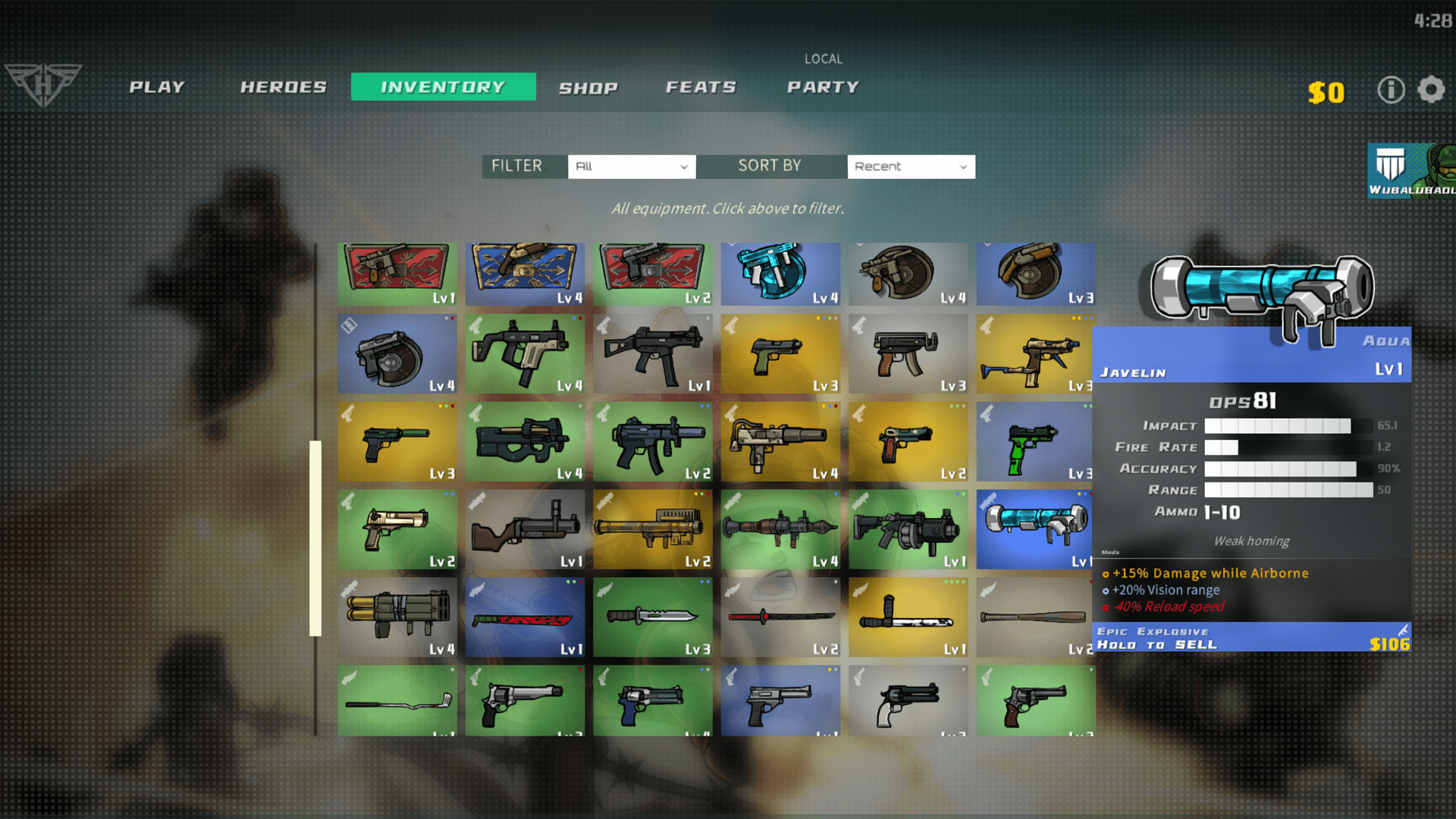The width and height of the screenshot is (1456, 819).
Task: Select the RPG rocket launcher slot
Action: click(780, 529)
